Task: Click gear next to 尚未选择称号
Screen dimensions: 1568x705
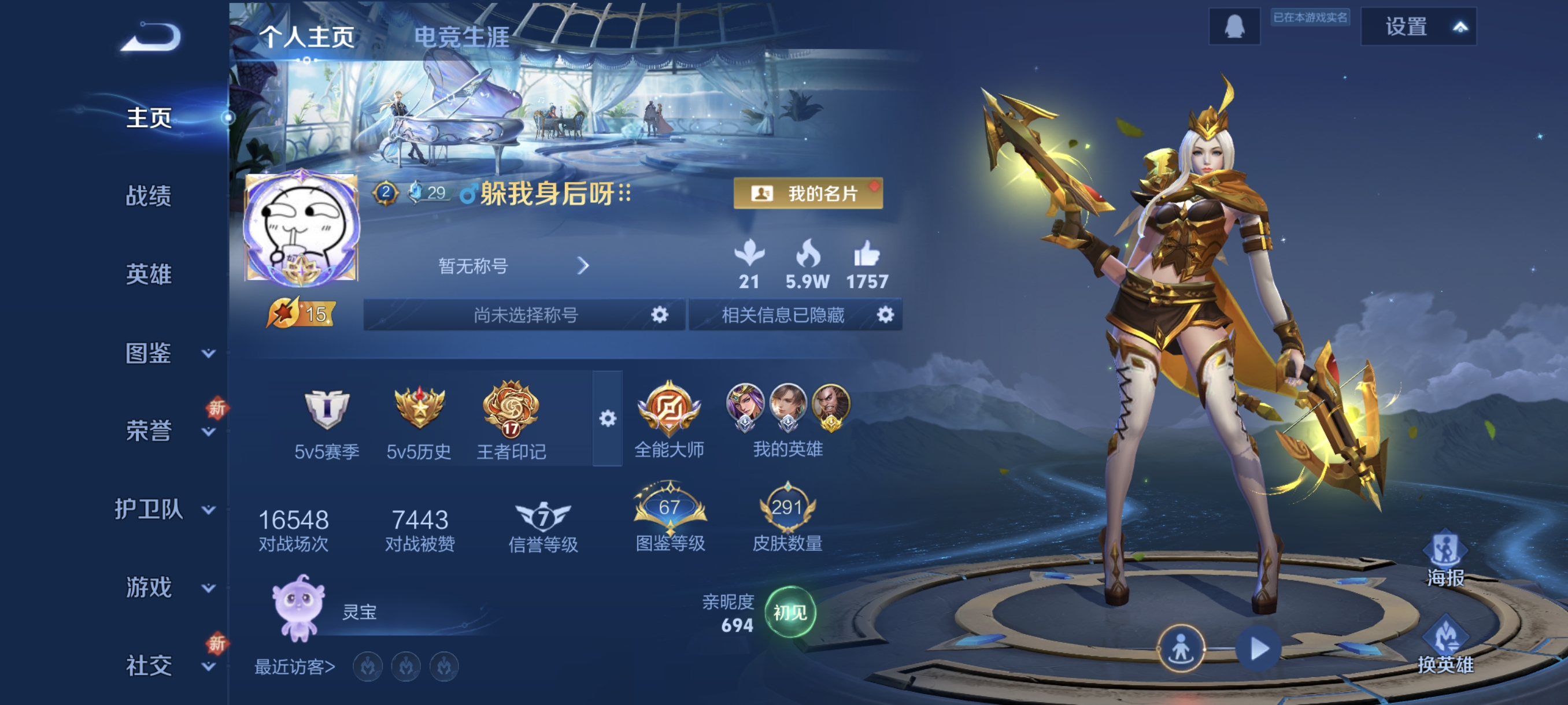Action: pyautogui.click(x=659, y=314)
